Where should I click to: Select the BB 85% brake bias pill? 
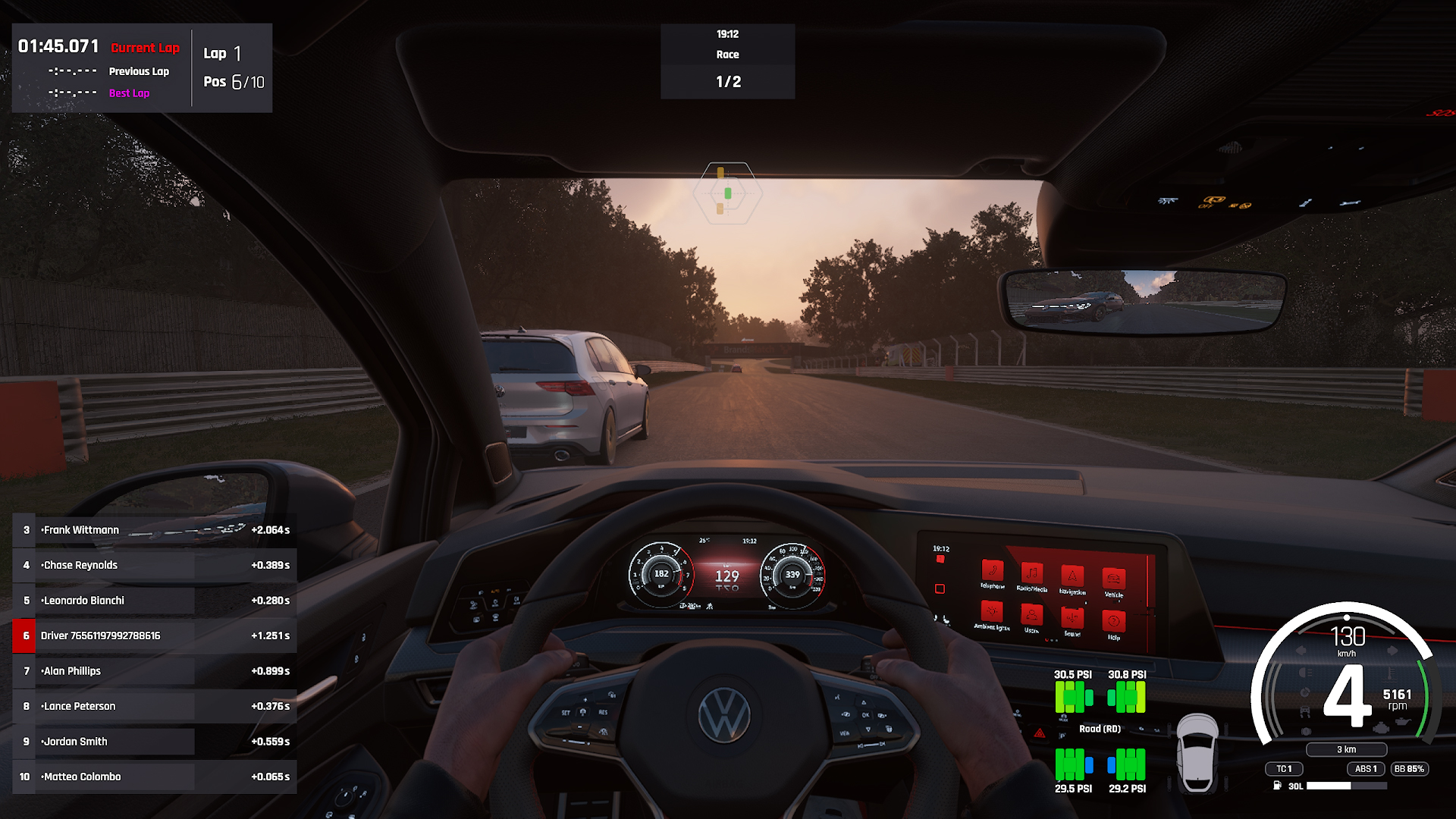tap(1409, 769)
